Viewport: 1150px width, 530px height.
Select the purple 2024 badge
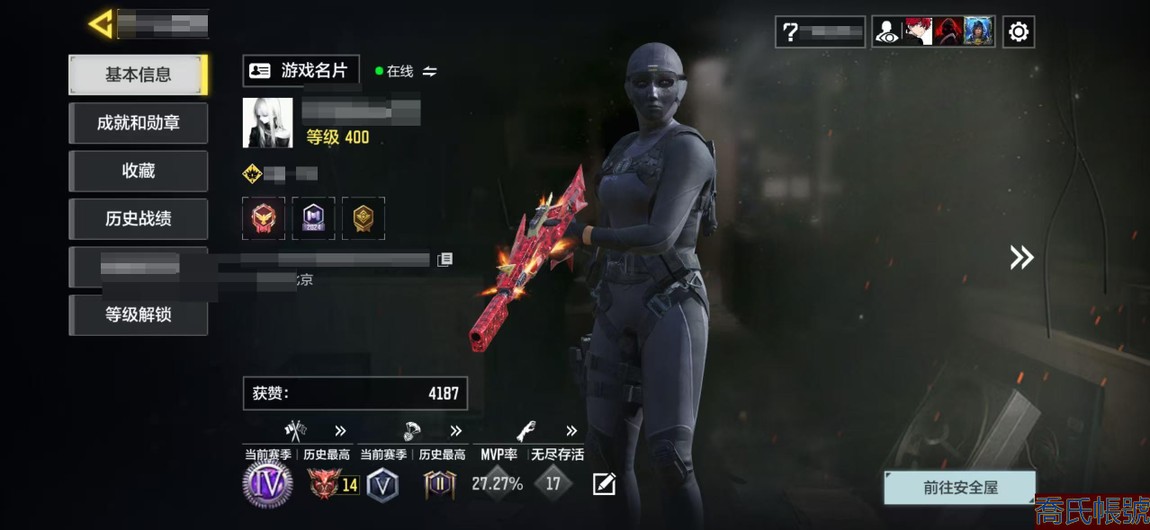[313, 218]
